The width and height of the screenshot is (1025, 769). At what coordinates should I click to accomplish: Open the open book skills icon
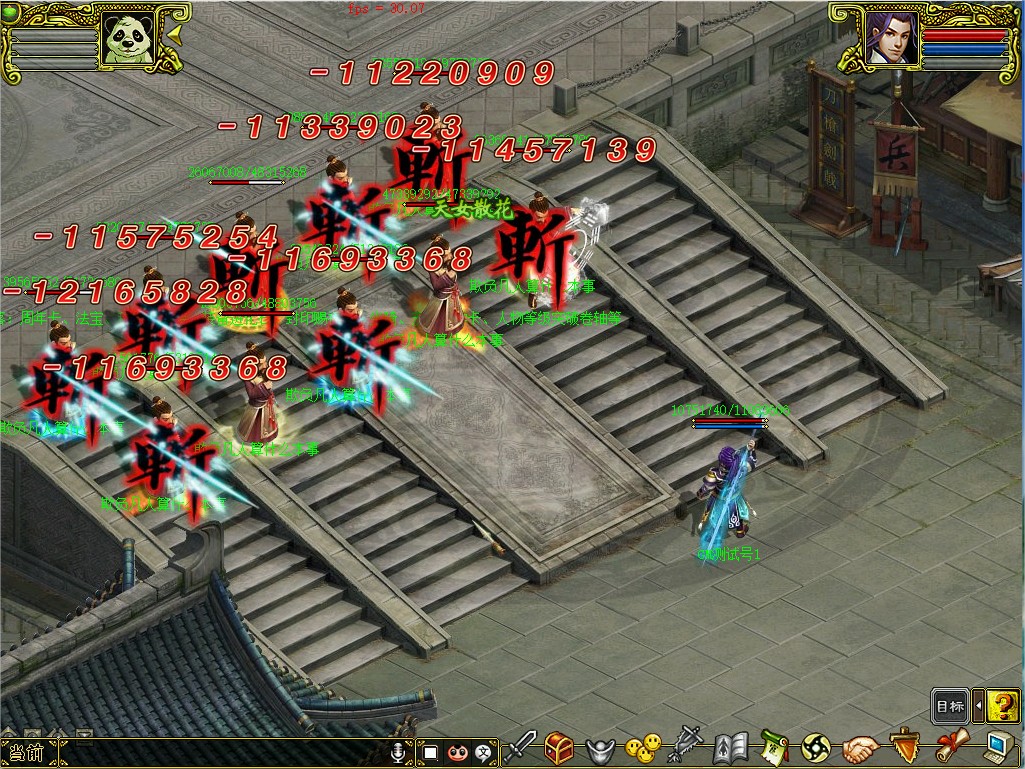731,747
